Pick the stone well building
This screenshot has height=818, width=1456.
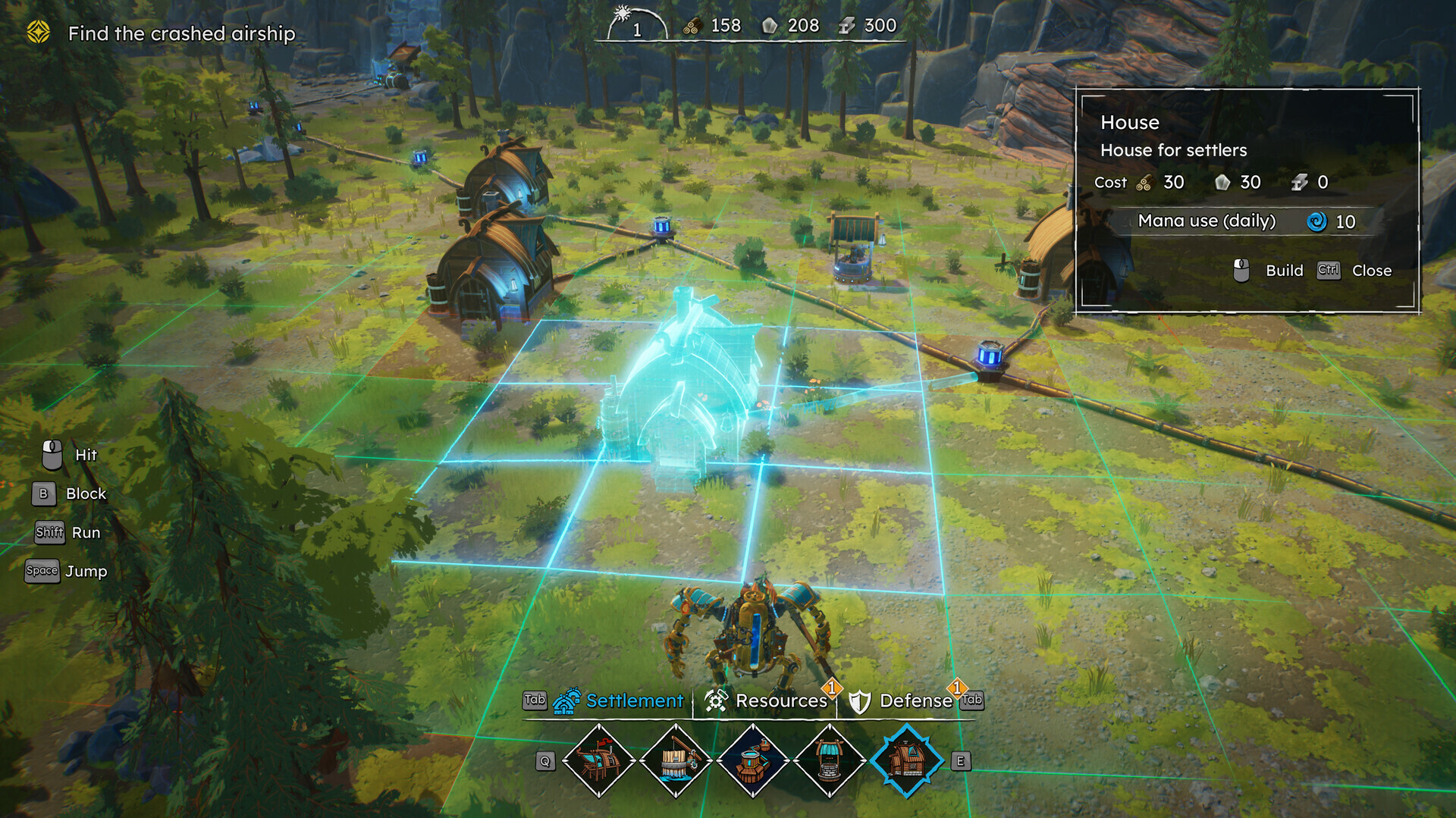pos(830,760)
